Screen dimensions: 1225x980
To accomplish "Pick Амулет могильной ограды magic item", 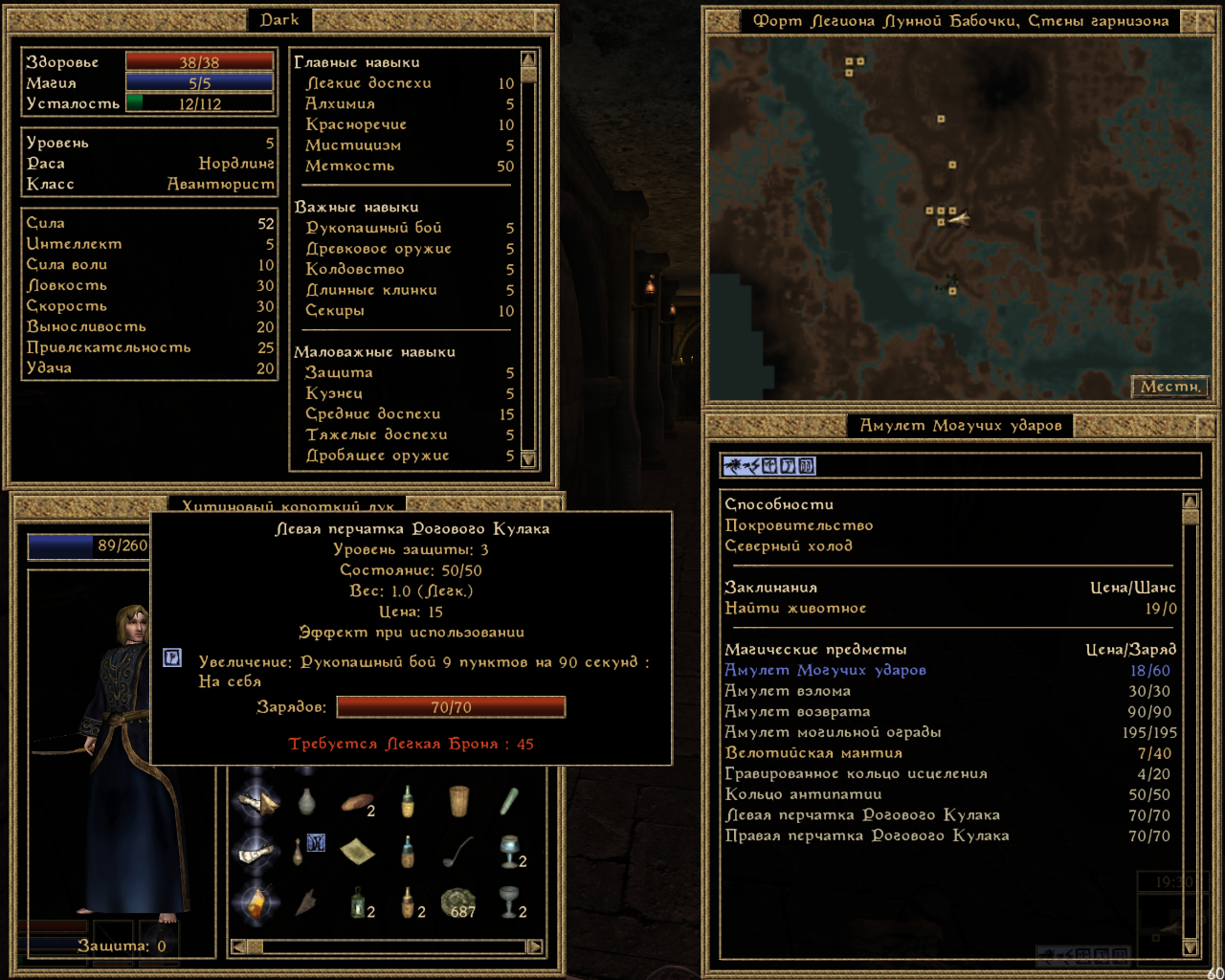I will [x=833, y=732].
